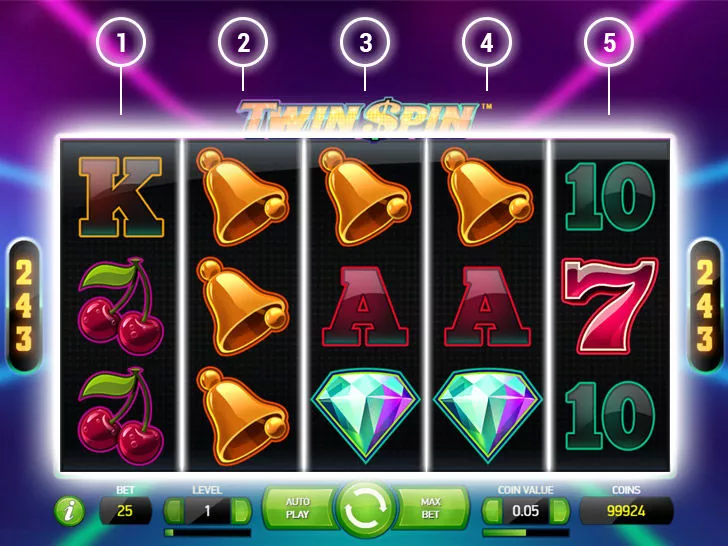The height and width of the screenshot is (546, 728).
Task: Spin the reels with the round green button
Action: pos(364,509)
